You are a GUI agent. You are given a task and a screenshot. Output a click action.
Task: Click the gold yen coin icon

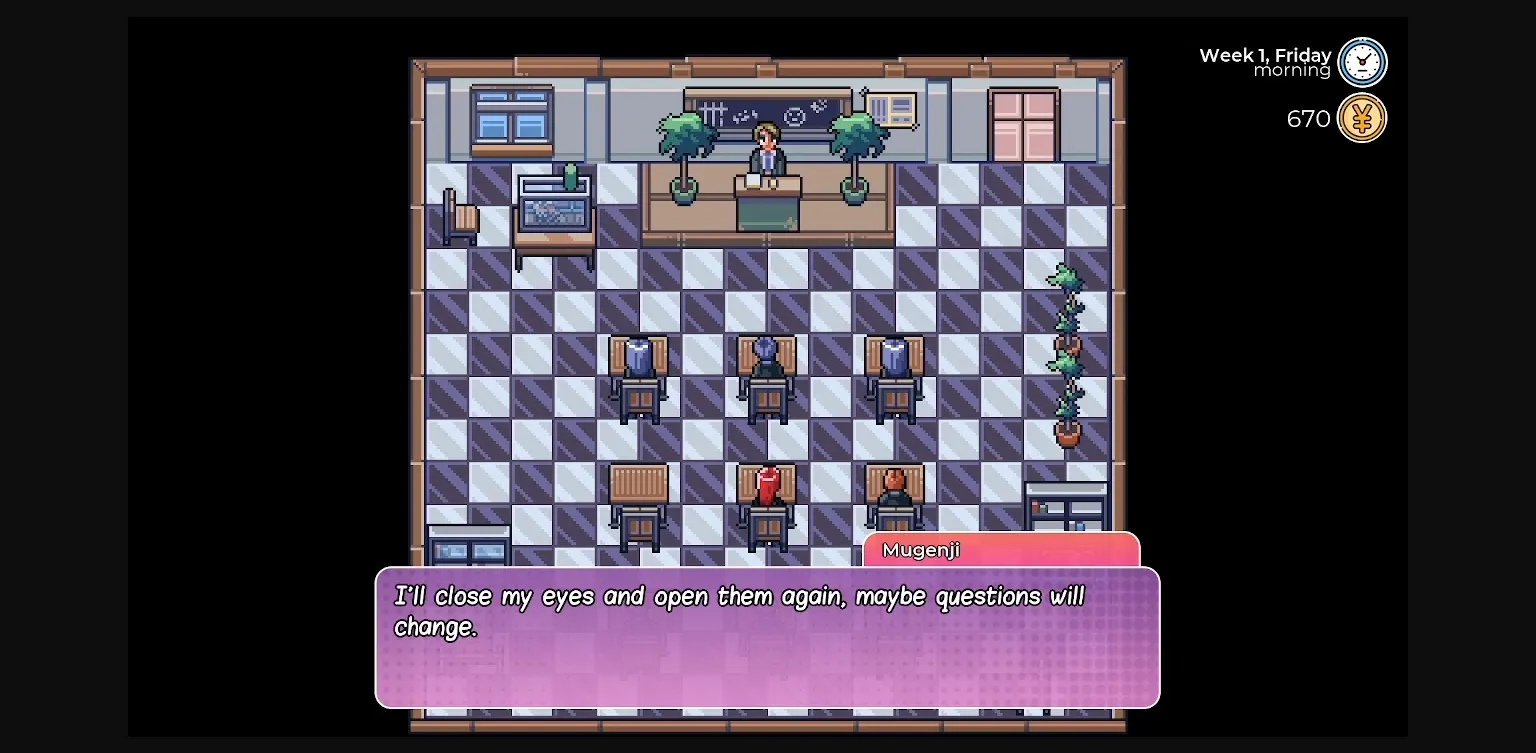1363,117
